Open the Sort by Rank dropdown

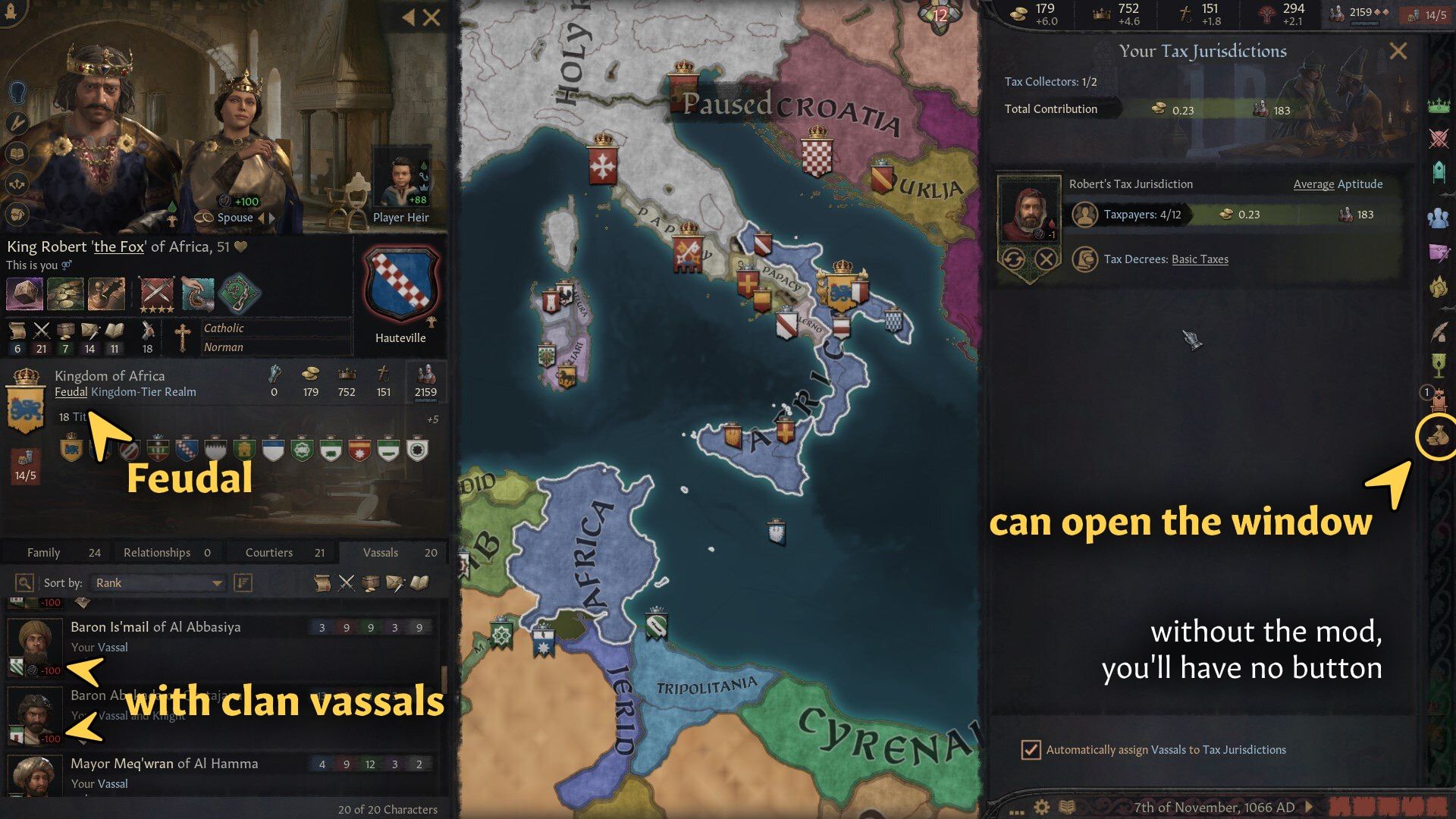tap(157, 582)
